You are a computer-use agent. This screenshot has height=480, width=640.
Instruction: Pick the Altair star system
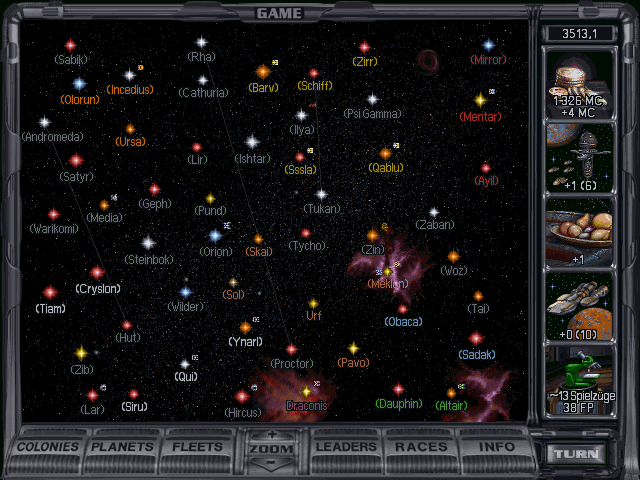[451, 392]
